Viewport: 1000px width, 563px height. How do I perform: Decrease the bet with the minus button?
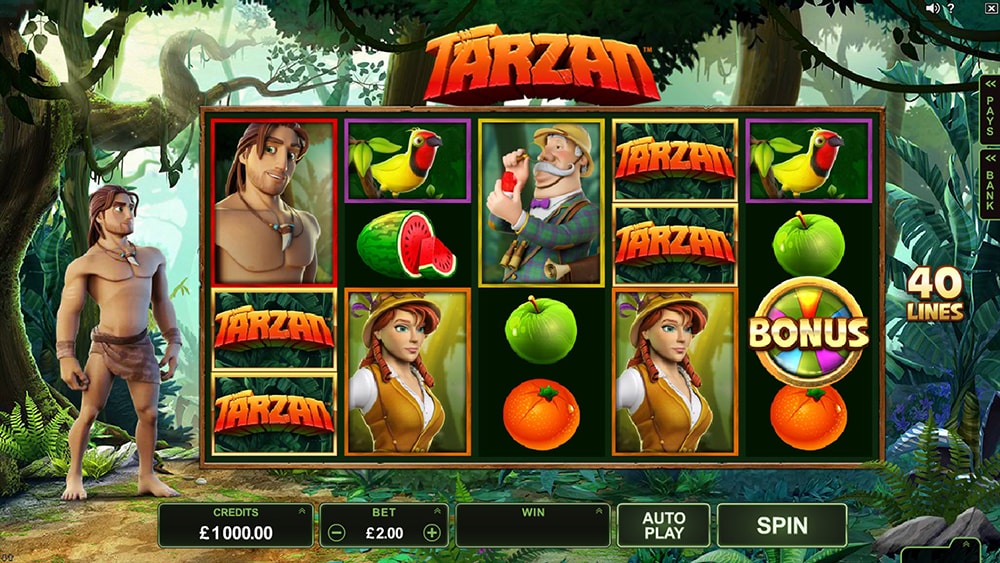point(337,533)
